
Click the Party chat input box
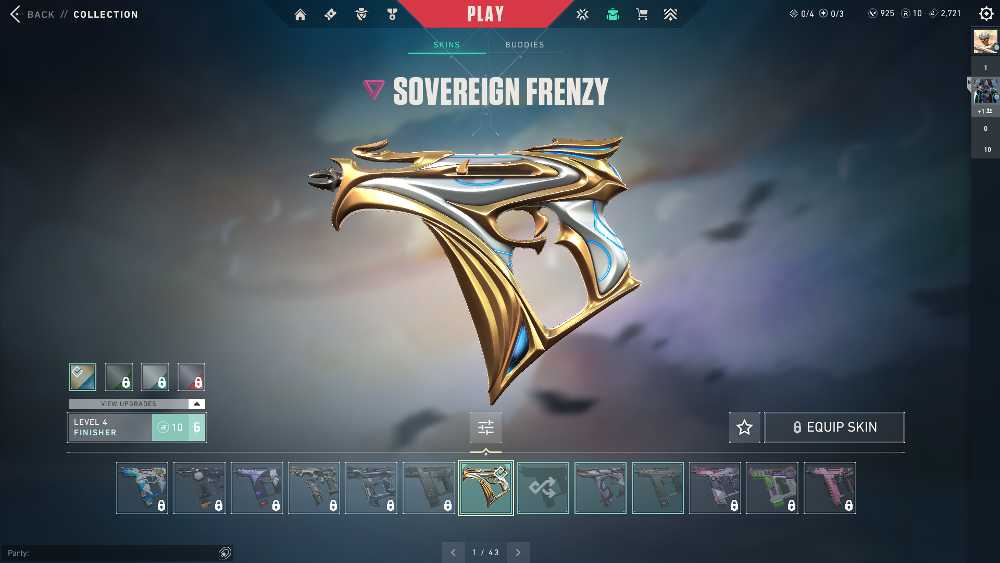tap(110, 553)
